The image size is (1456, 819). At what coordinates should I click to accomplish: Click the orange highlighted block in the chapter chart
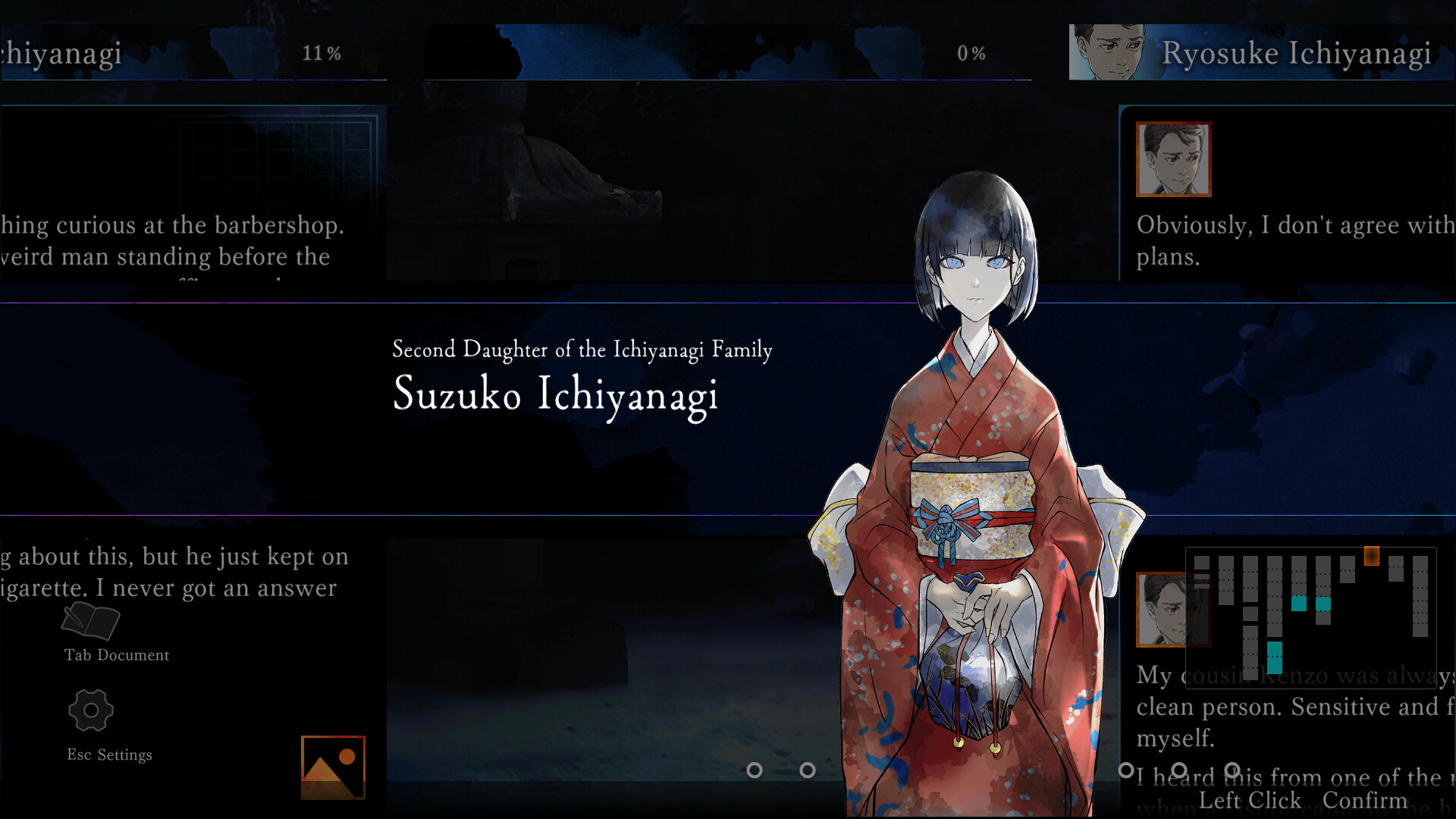(1373, 554)
